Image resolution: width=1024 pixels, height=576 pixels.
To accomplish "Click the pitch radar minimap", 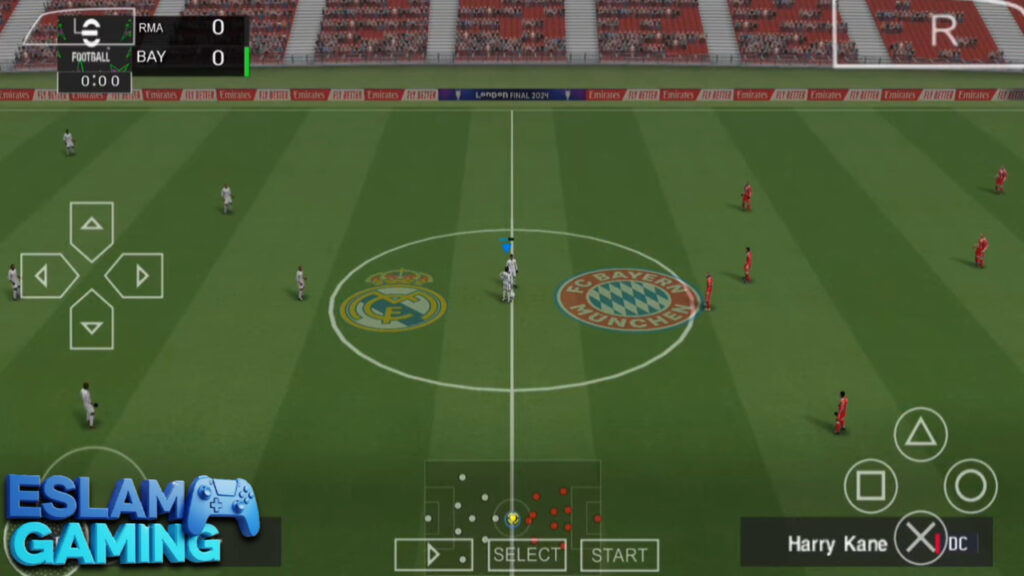I will pyautogui.click(x=512, y=503).
